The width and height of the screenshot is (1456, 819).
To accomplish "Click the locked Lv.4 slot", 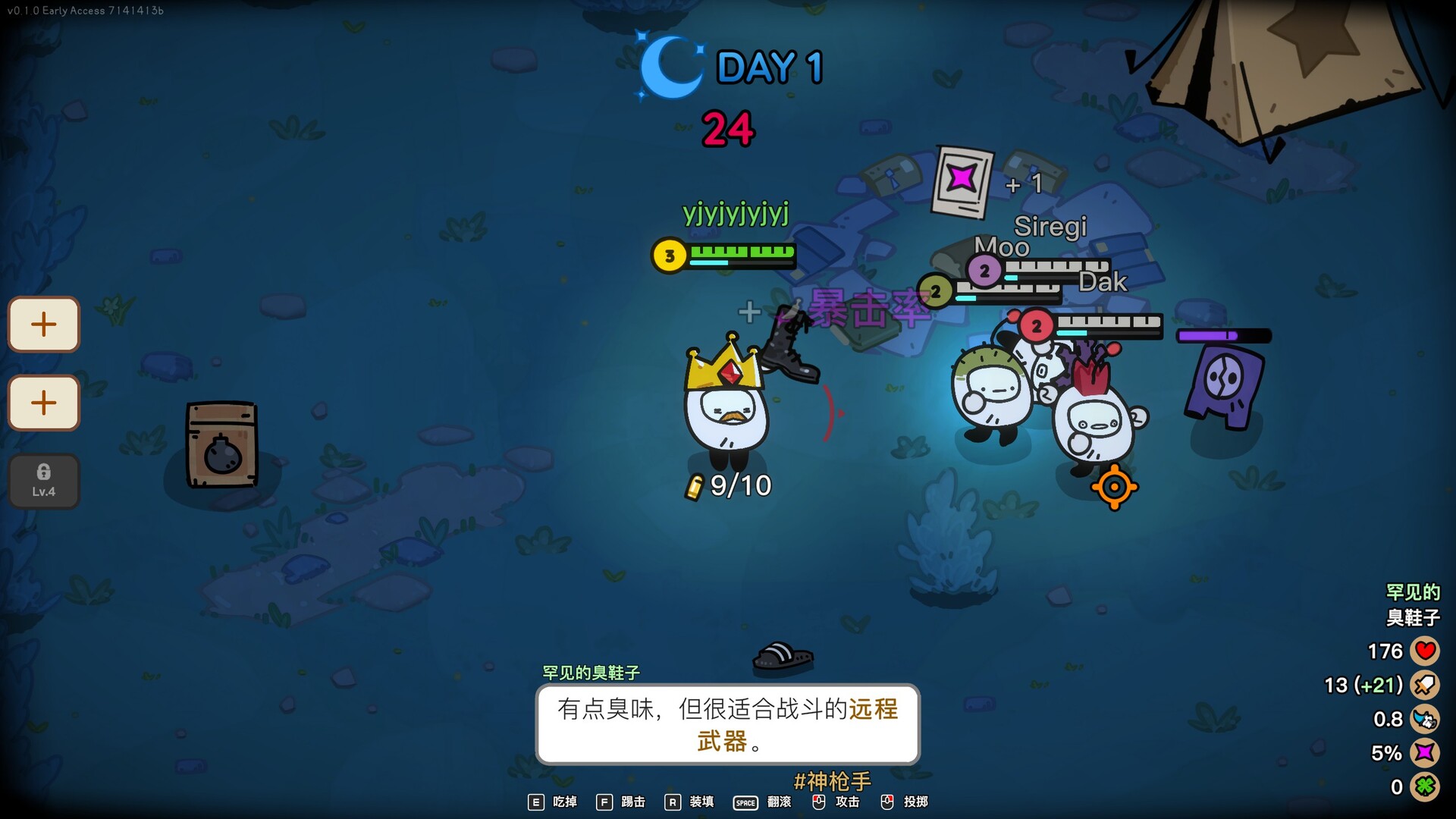I will [43, 480].
